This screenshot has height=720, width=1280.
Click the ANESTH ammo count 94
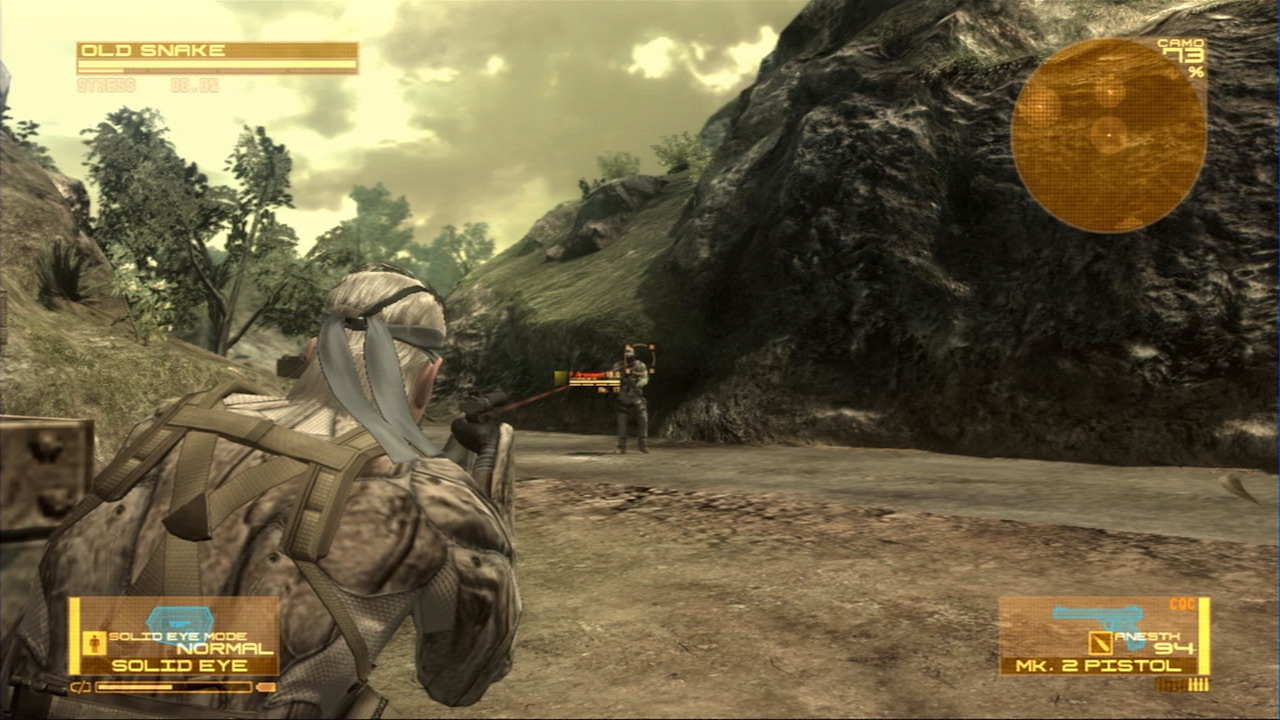click(x=1174, y=646)
